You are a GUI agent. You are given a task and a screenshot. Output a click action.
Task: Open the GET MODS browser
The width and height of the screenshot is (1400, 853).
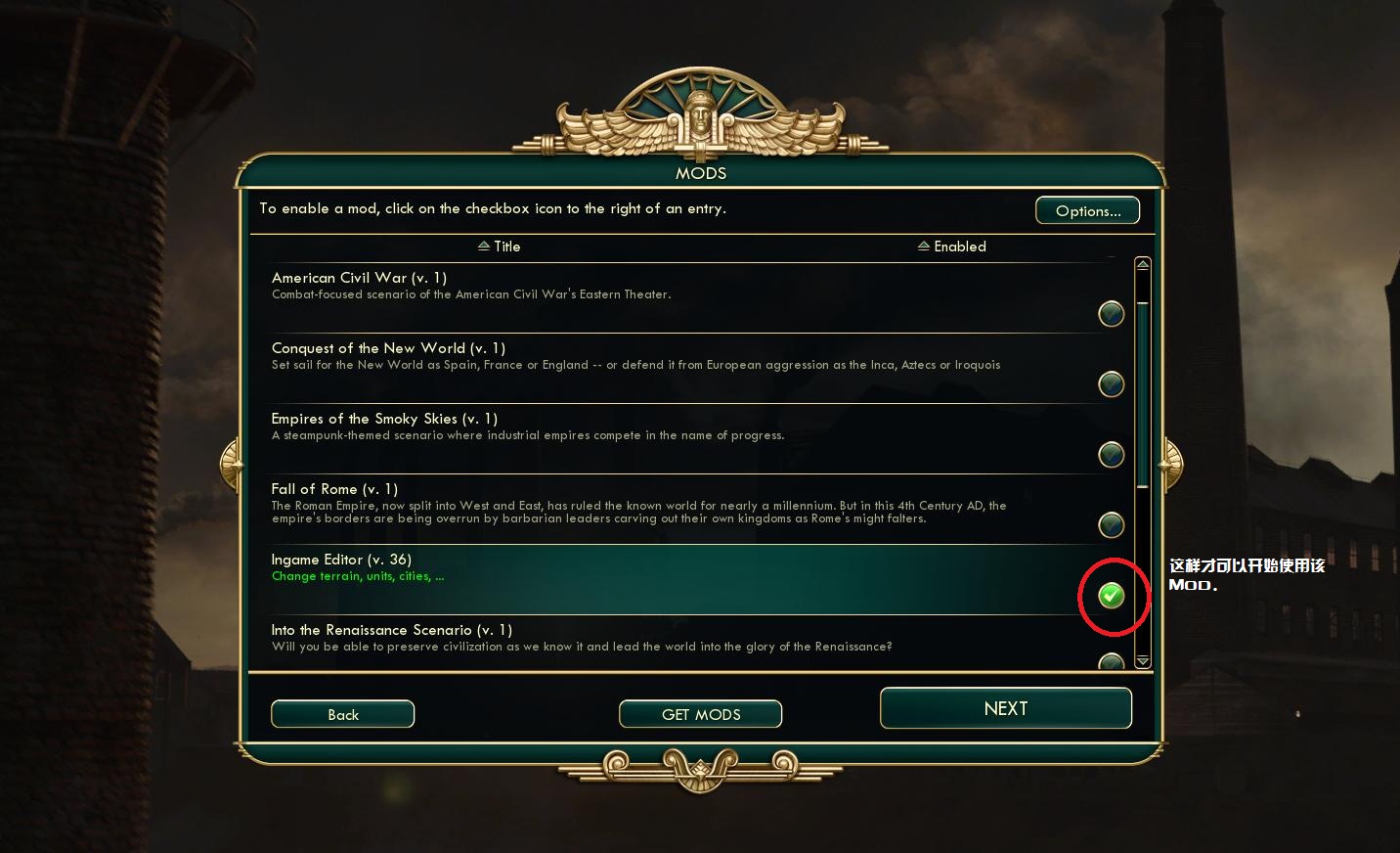pos(700,714)
